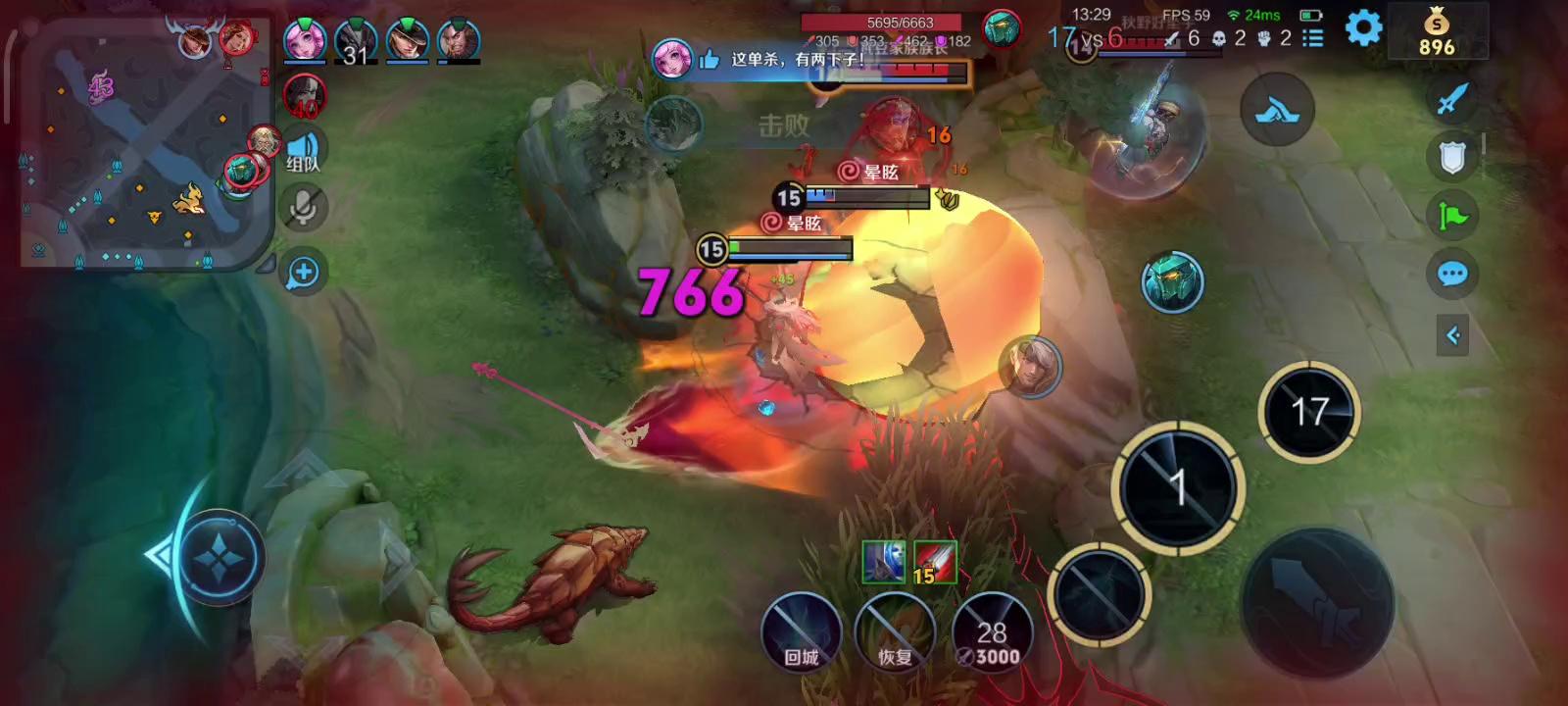Screen dimensions: 1568x706
Task: Open the shop via the 896 gold icon
Action: click(x=1437, y=31)
